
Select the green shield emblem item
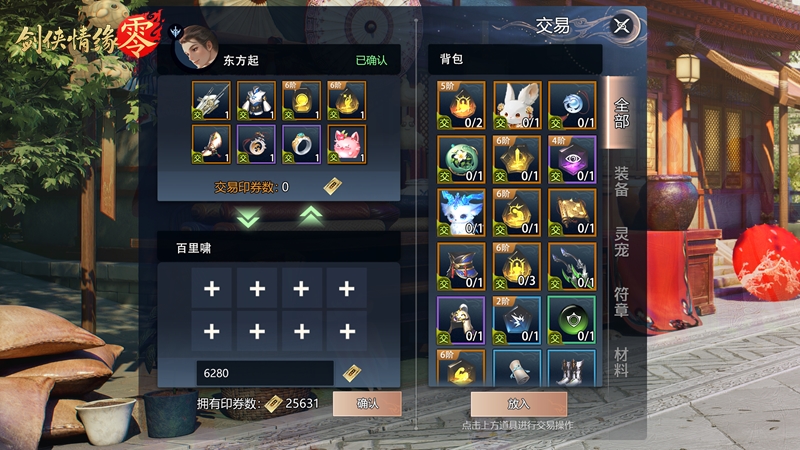click(572, 321)
